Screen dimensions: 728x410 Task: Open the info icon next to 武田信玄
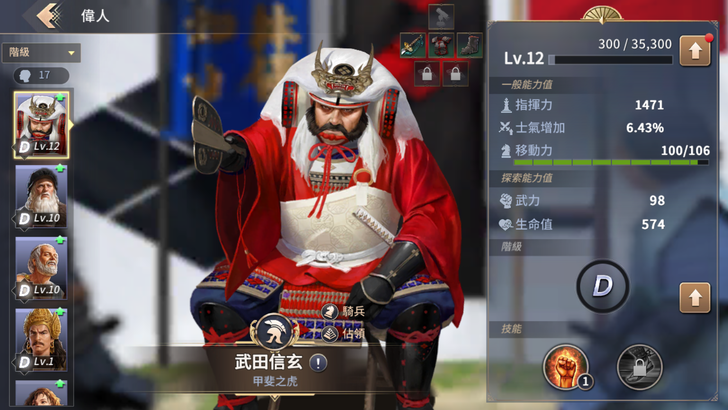pyautogui.click(x=317, y=363)
